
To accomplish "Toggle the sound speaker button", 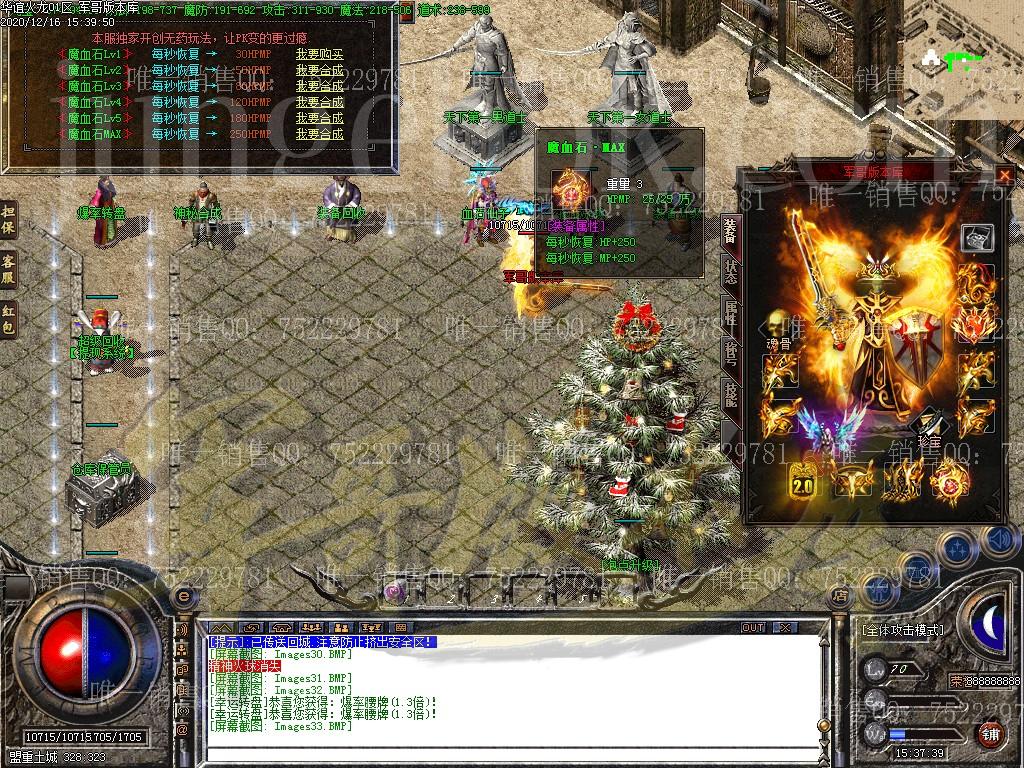I will pos(996,541).
